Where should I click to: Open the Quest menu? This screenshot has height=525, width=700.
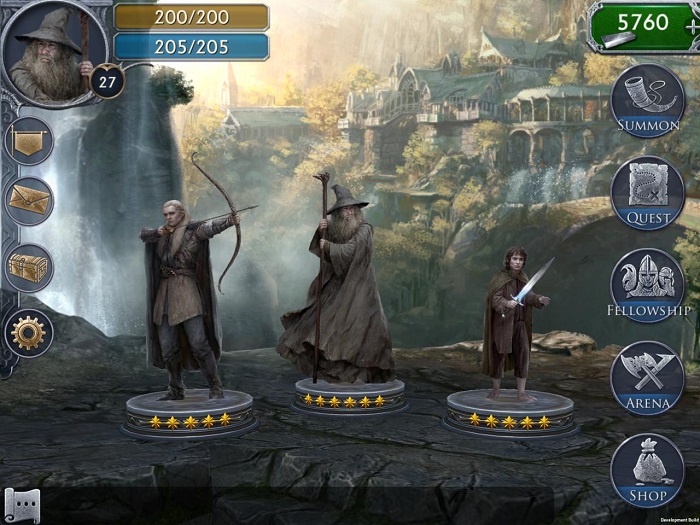point(648,192)
